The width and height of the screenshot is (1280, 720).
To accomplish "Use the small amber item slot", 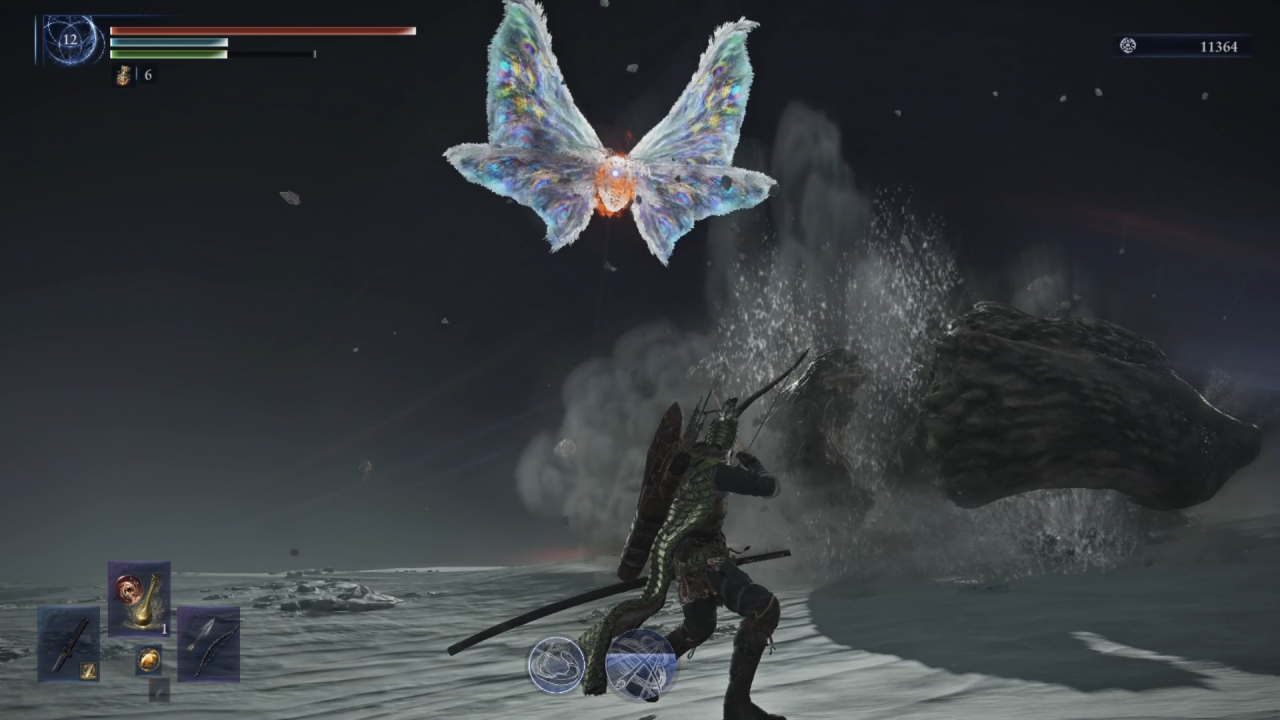I will point(149,659).
